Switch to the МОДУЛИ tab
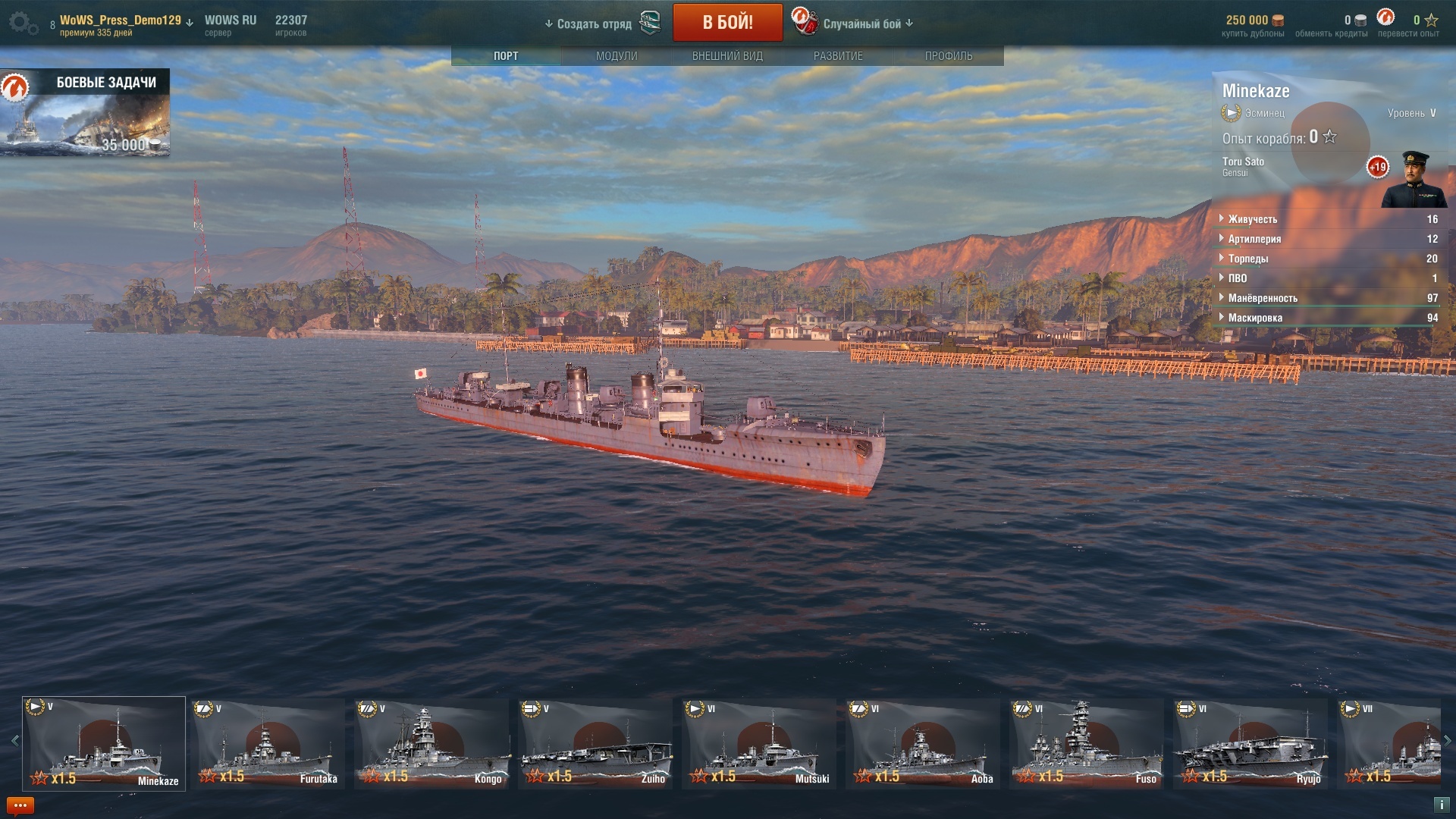Screen dimensions: 1456x819 (617, 56)
